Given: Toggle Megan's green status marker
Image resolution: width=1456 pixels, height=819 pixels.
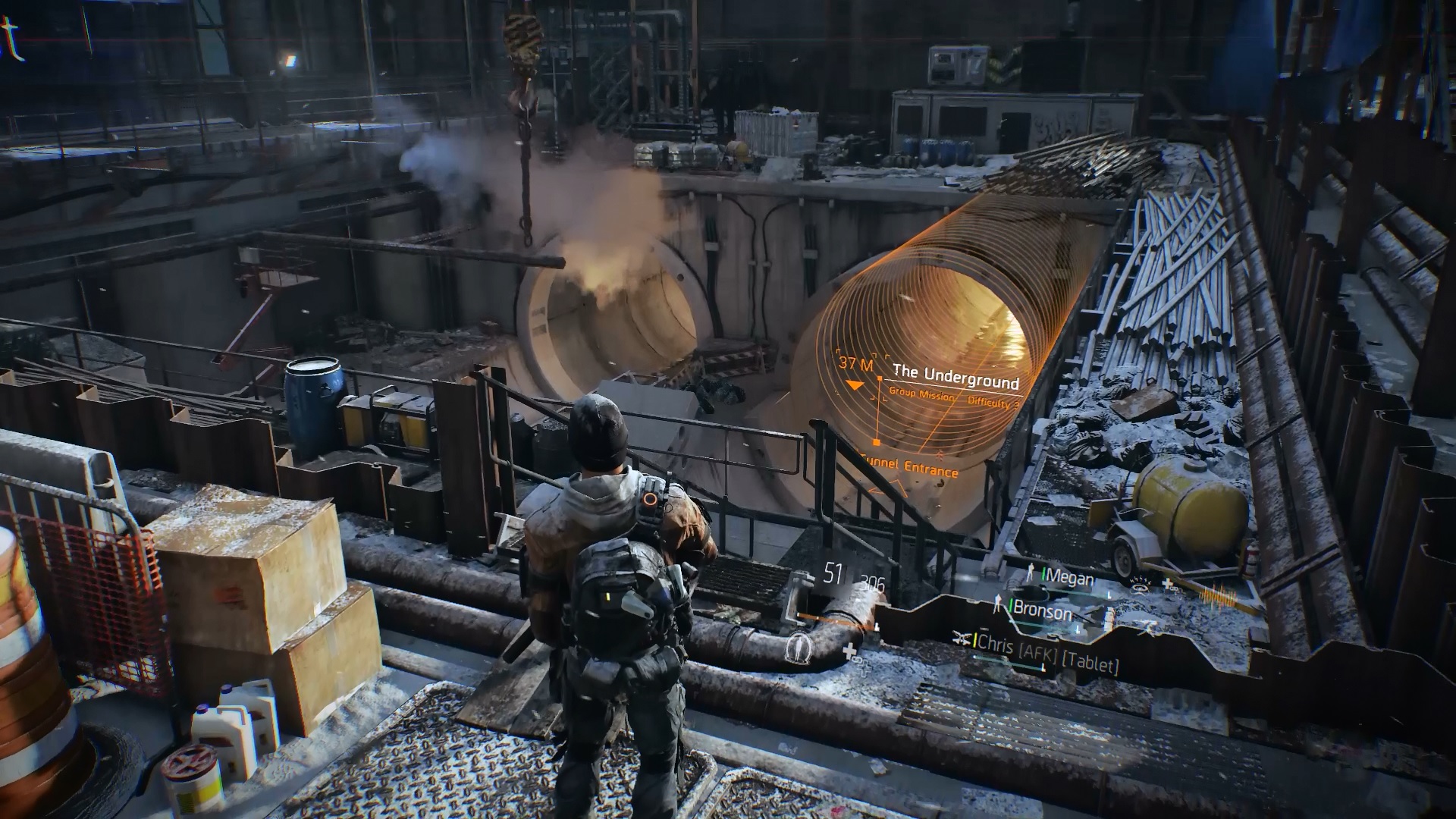Looking at the screenshot, I should (x=1043, y=573).
